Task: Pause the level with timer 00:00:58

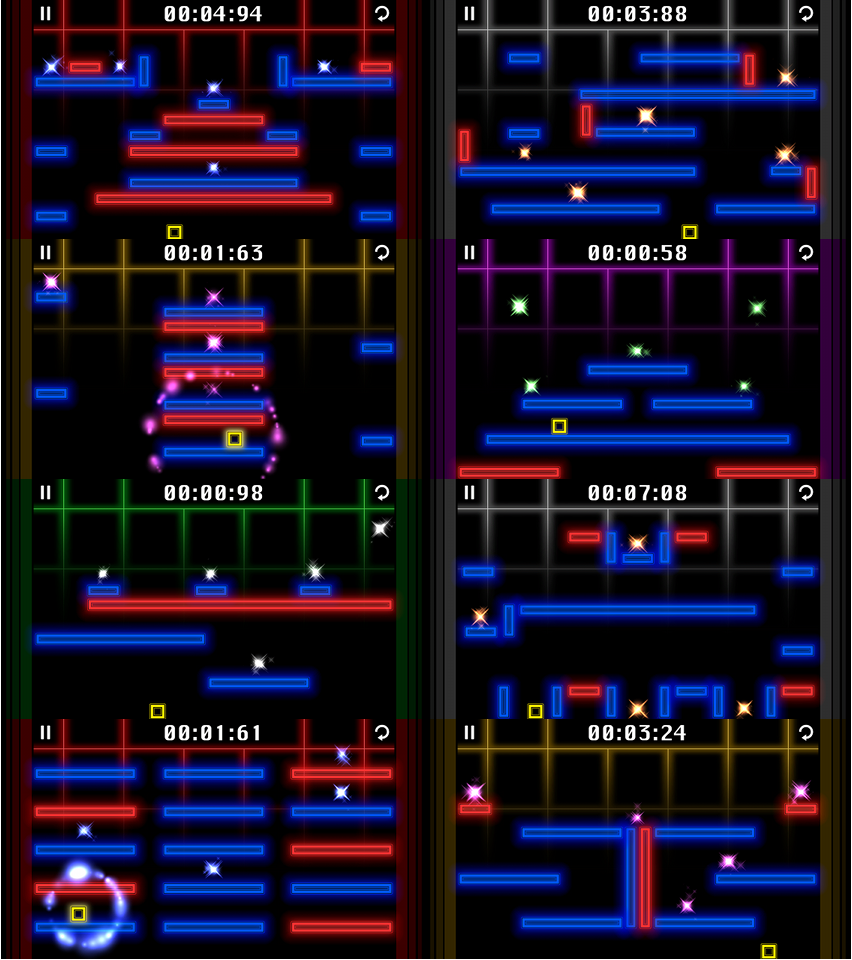Action: point(469,253)
